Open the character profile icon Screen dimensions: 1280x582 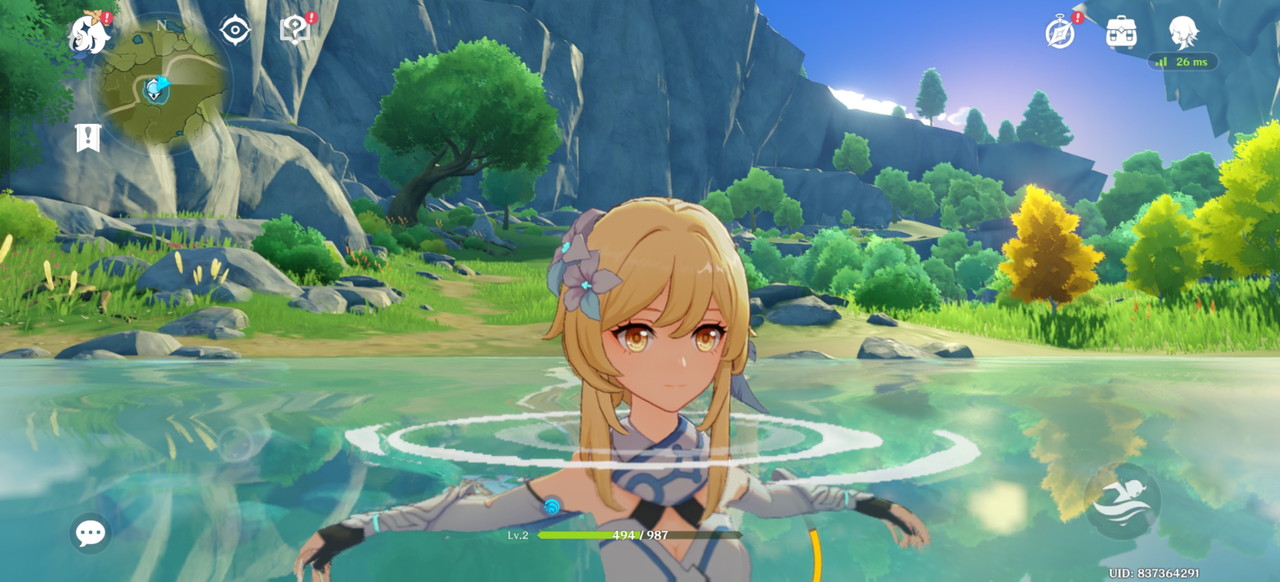1183,32
